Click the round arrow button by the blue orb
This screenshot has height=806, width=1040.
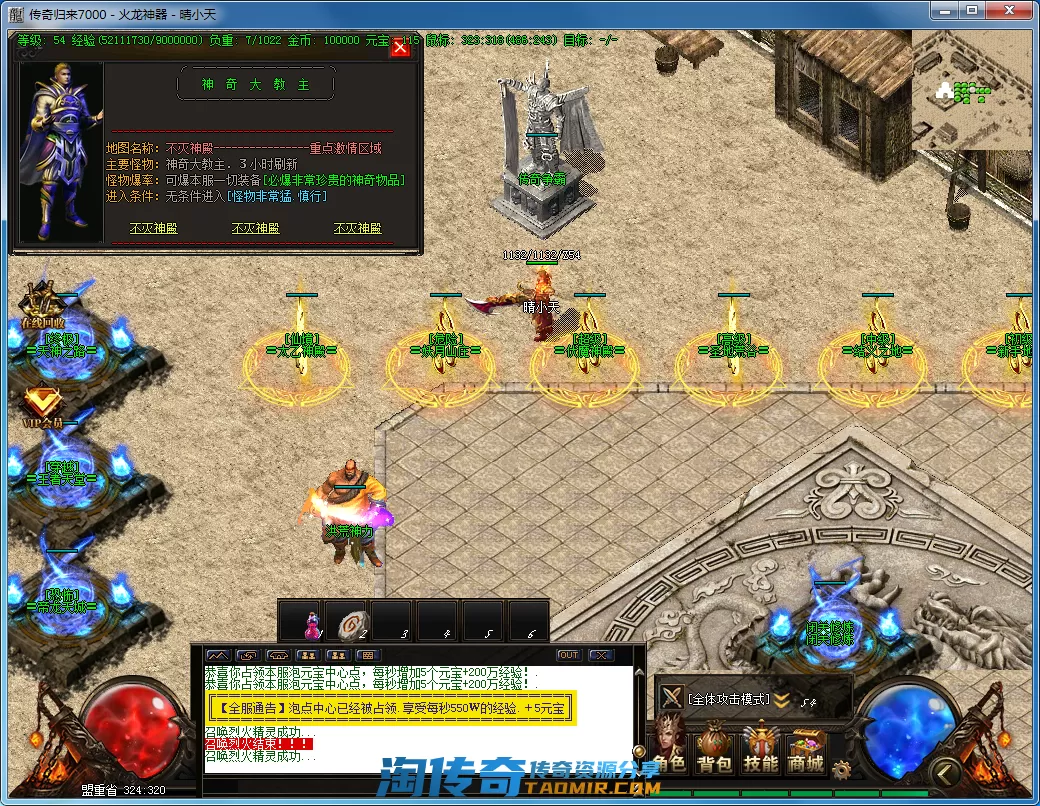pyautogui.click(x=946, y=771)
